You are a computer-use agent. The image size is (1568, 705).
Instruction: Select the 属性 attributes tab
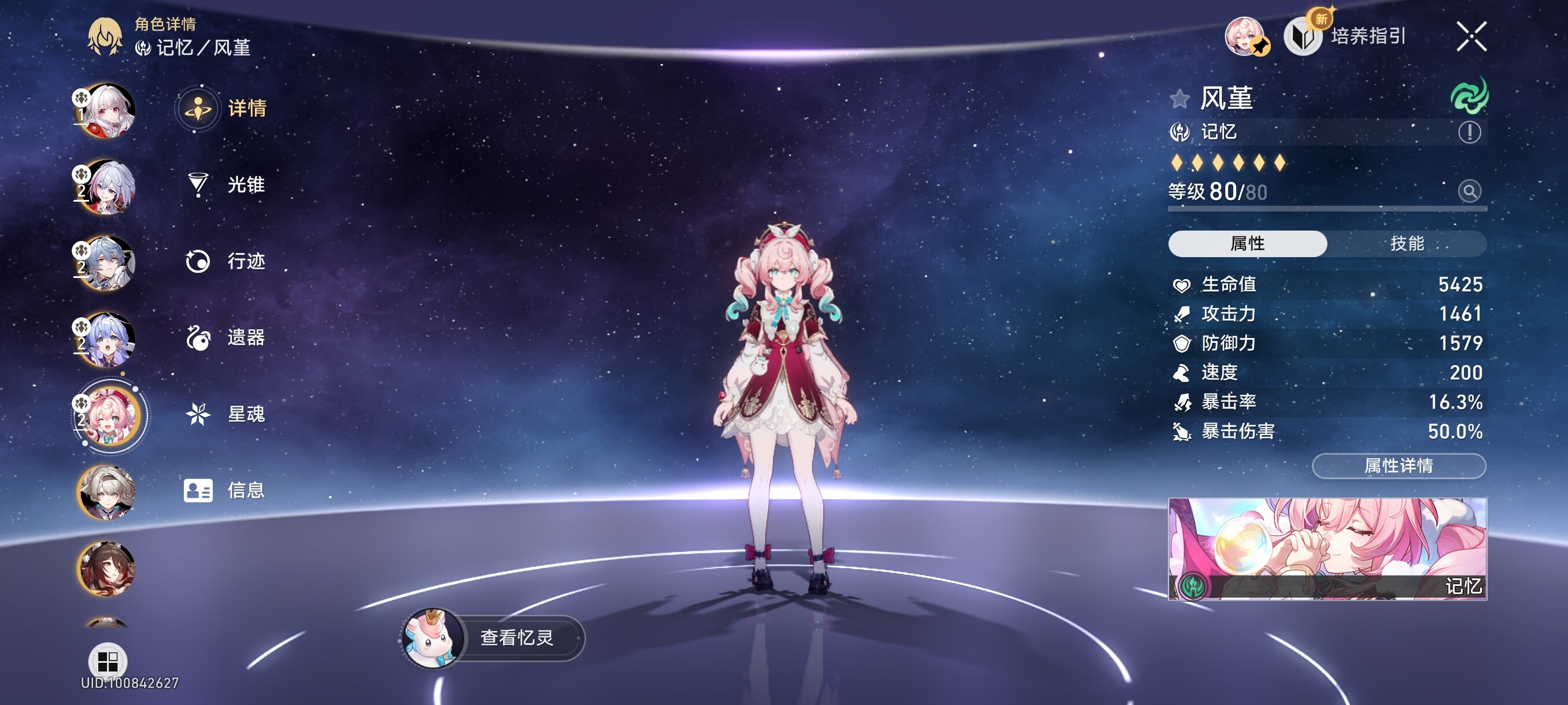tap(1247, 244)
